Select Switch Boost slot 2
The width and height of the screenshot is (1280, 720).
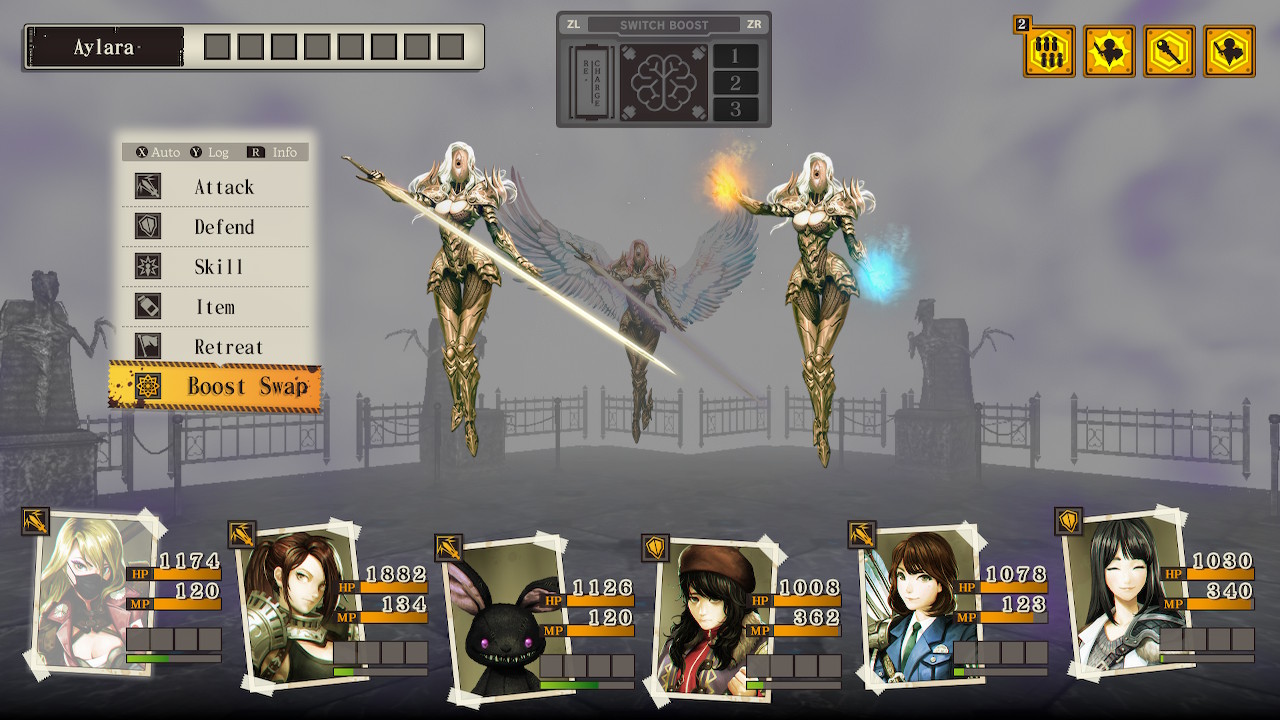click(x=735, y=83)
